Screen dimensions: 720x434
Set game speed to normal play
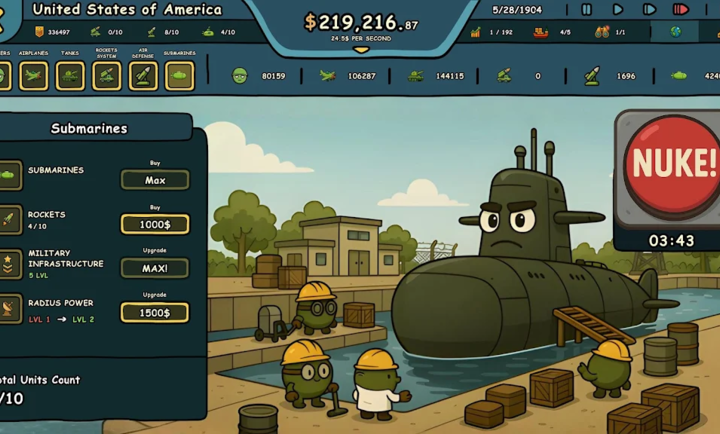pos(618,10)
